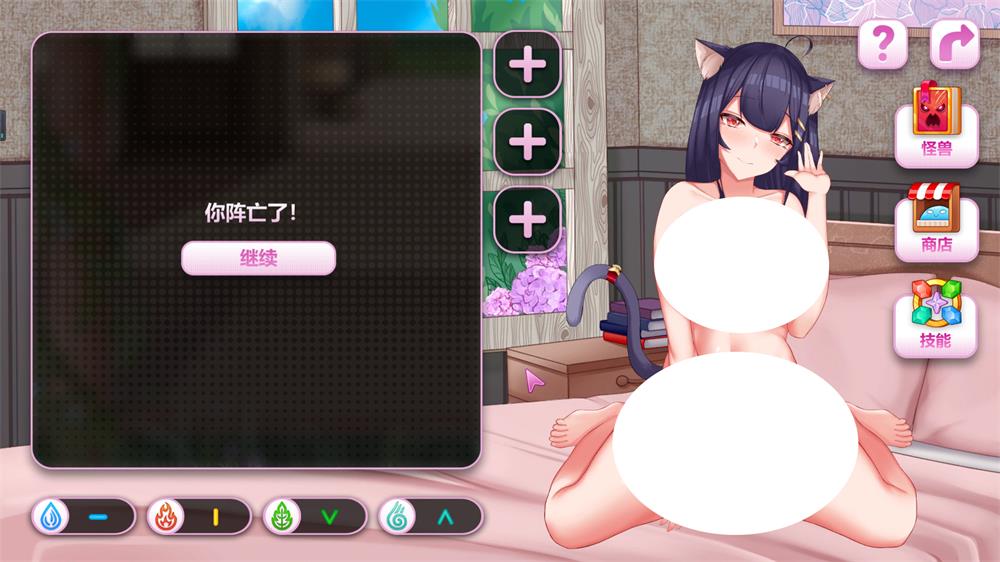Open the 技能 skills menu
Viewport: 1000px width, 562px height.
click(936, 317)
